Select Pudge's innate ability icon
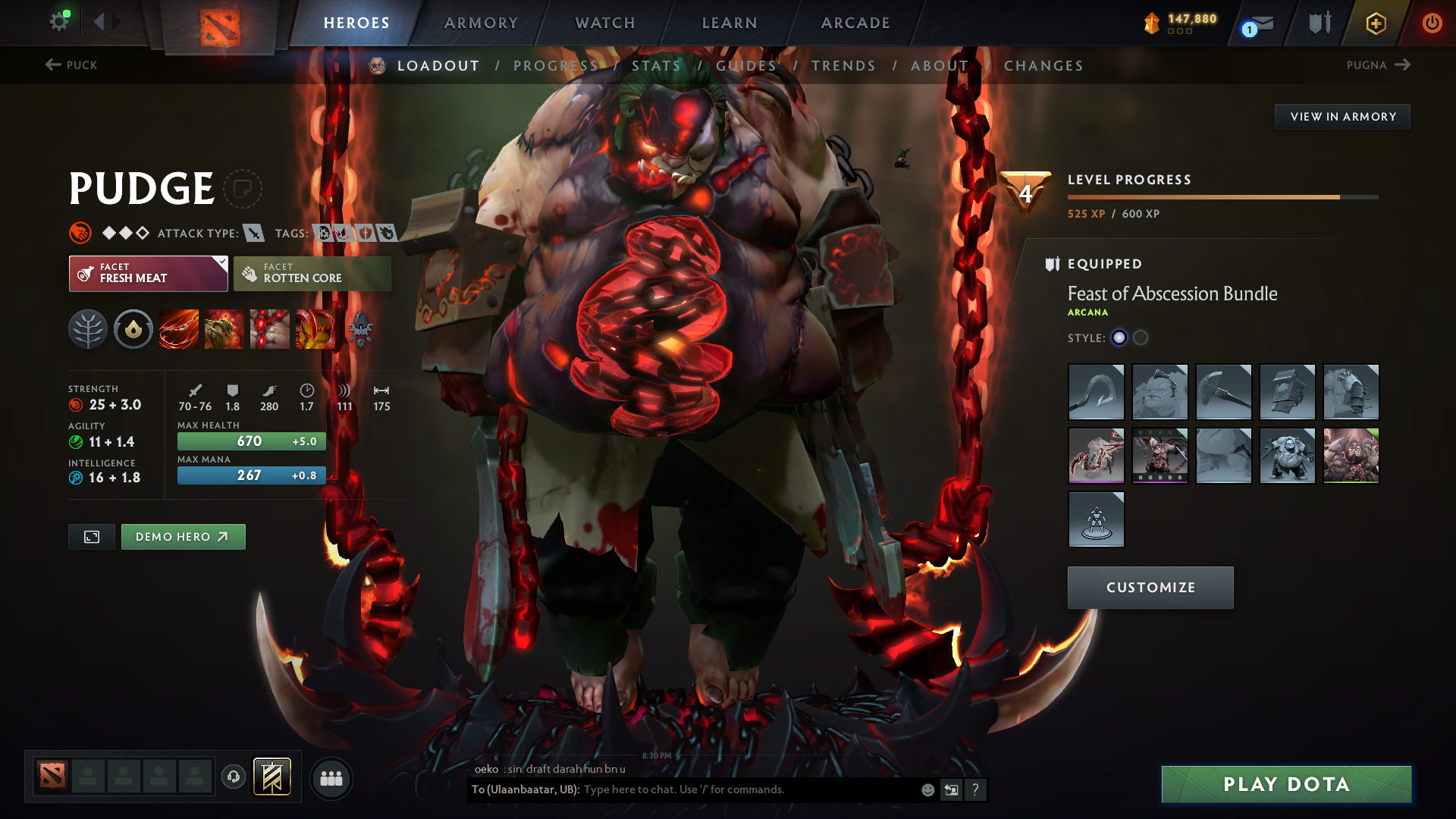The width and height of the screenshot is (1456, 819). 133,329
